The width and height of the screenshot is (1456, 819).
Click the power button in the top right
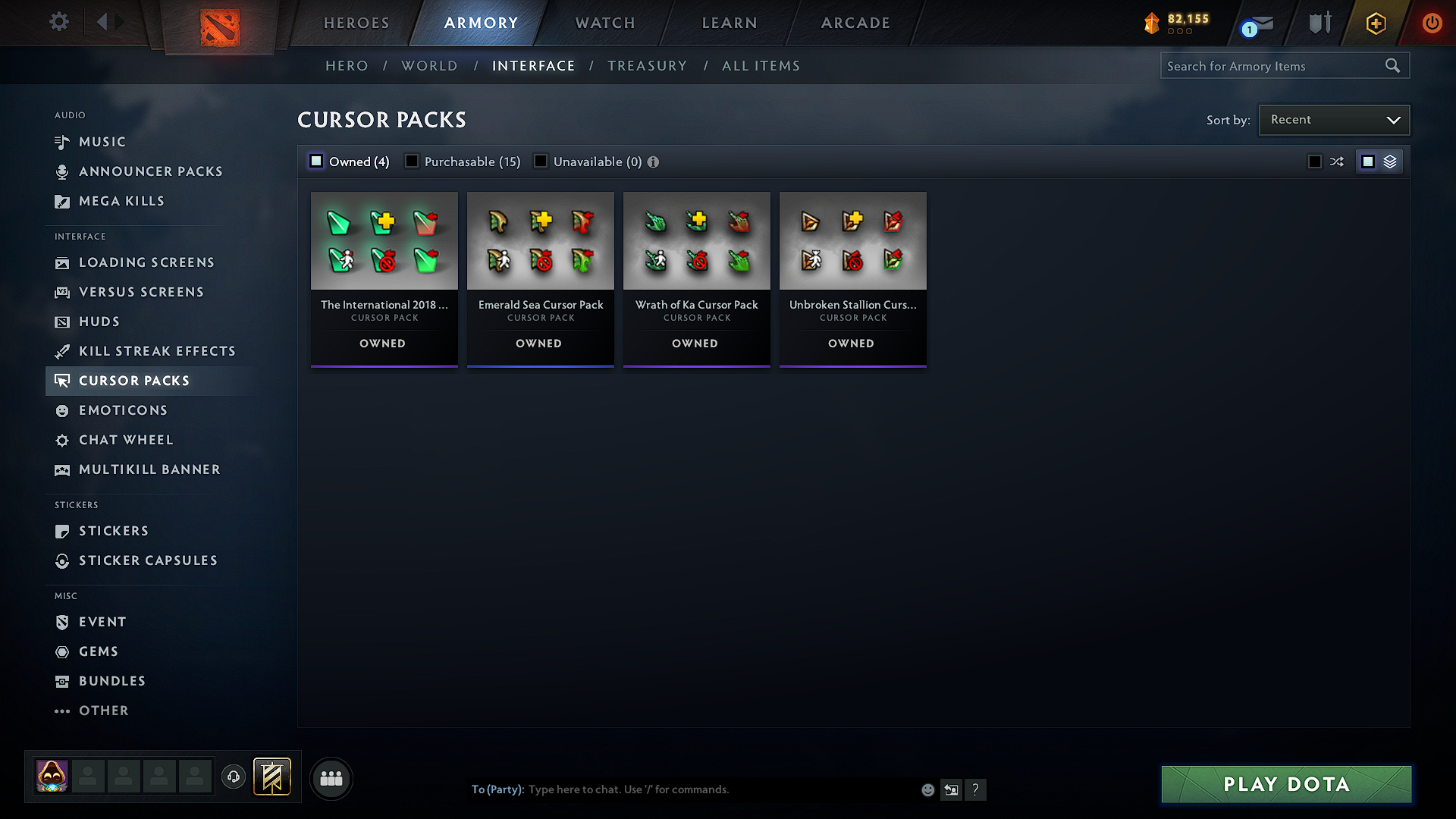coord(1432,24)
